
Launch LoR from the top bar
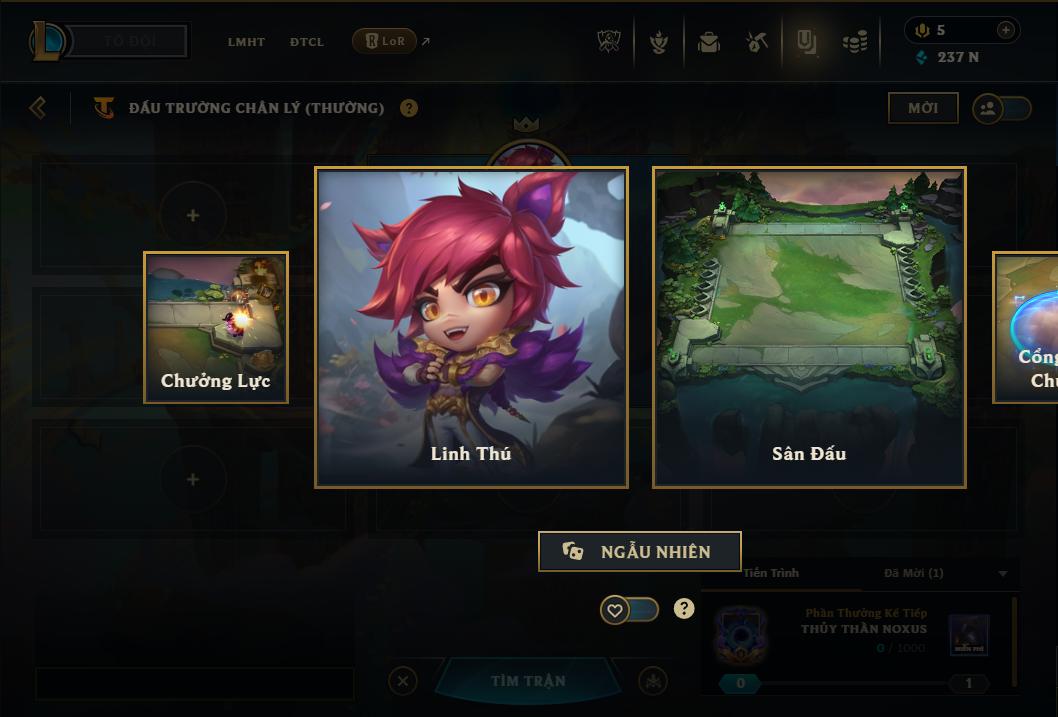click(385, 41)
